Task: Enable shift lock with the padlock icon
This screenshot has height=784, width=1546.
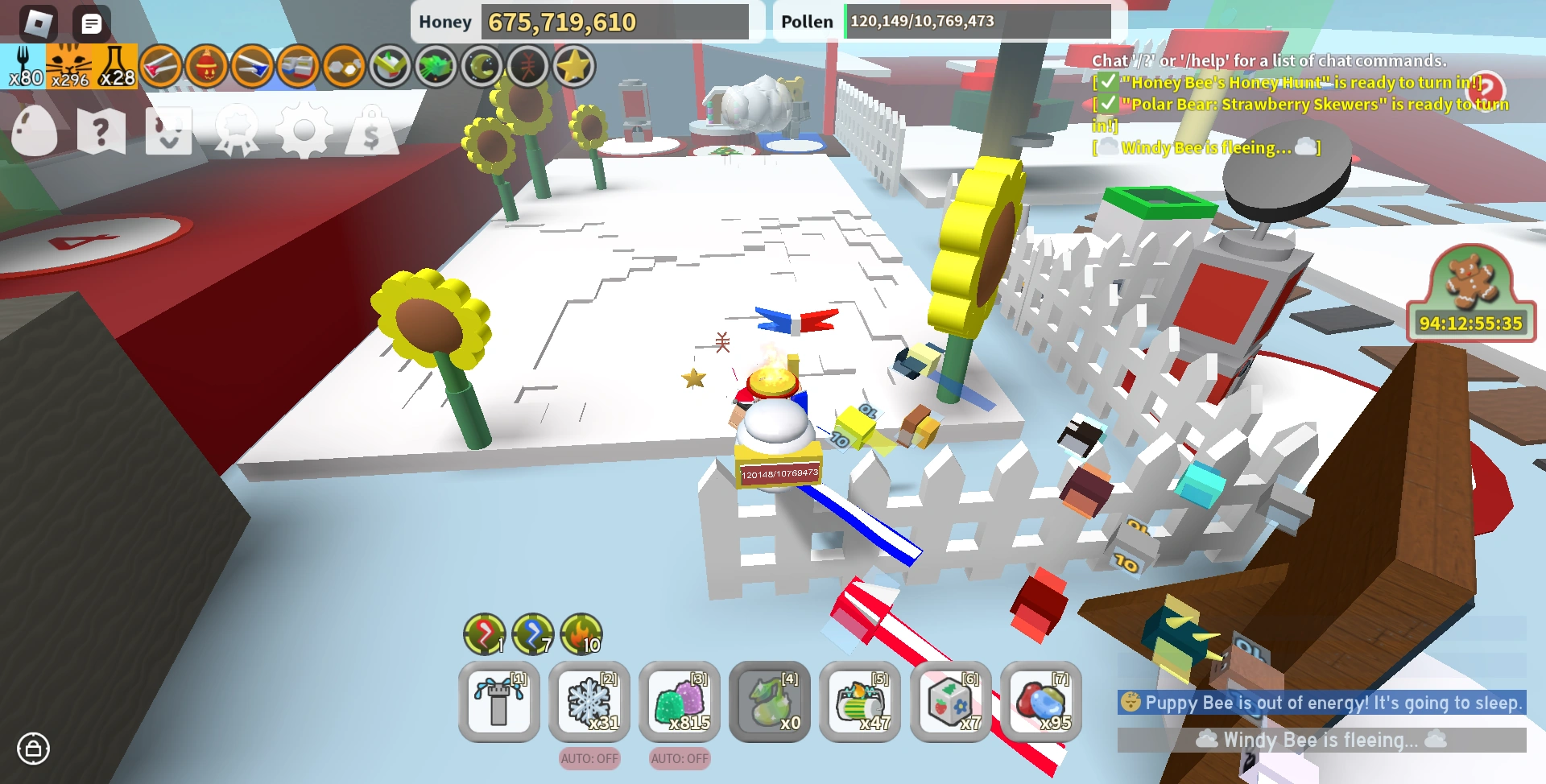Action: (x=34, y=749)
